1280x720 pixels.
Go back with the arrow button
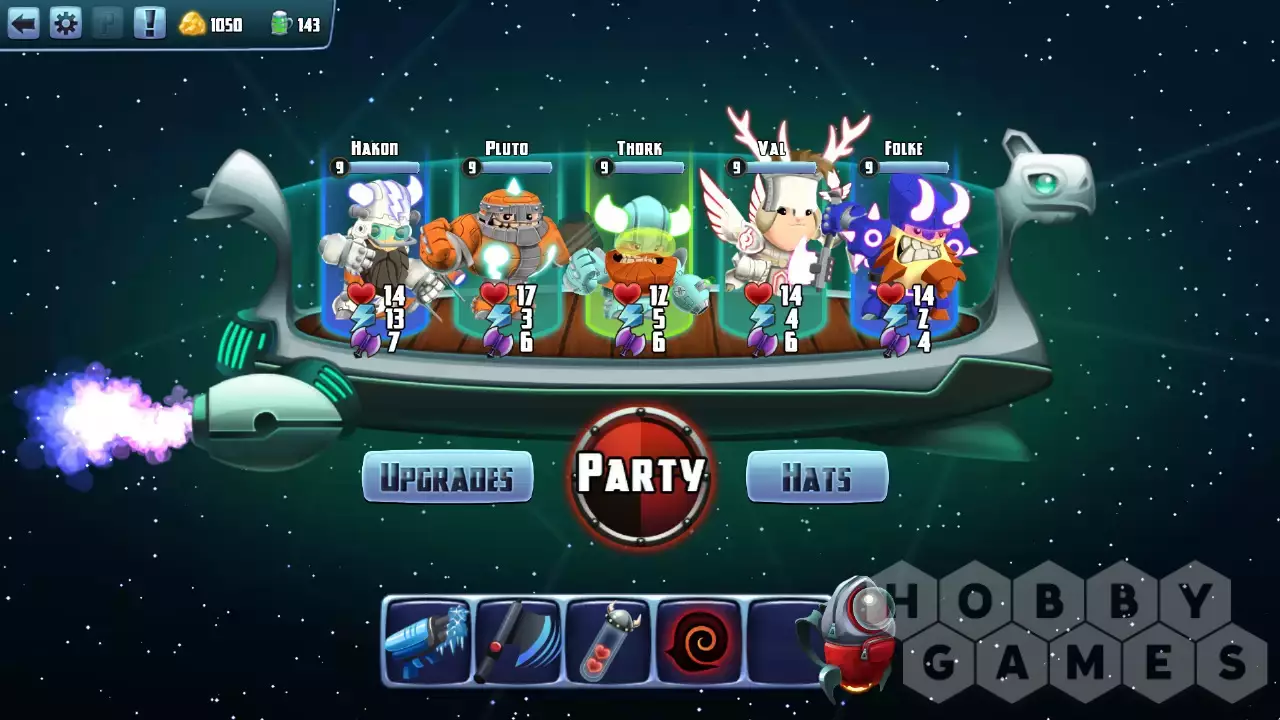[x=23, y=23]
